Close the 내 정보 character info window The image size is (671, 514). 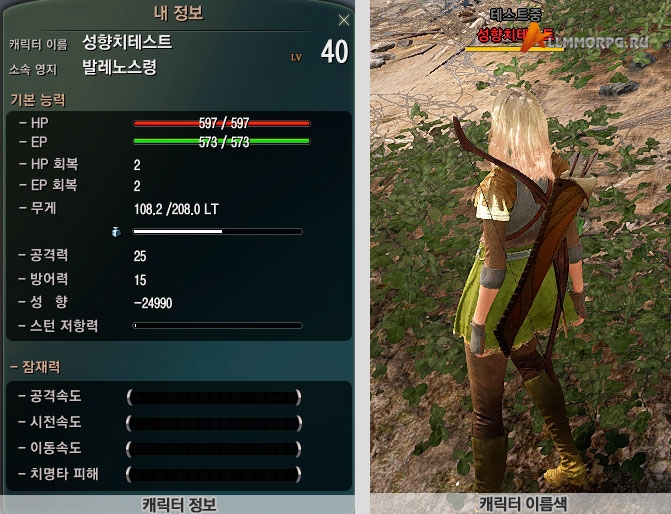click(344, 20)
